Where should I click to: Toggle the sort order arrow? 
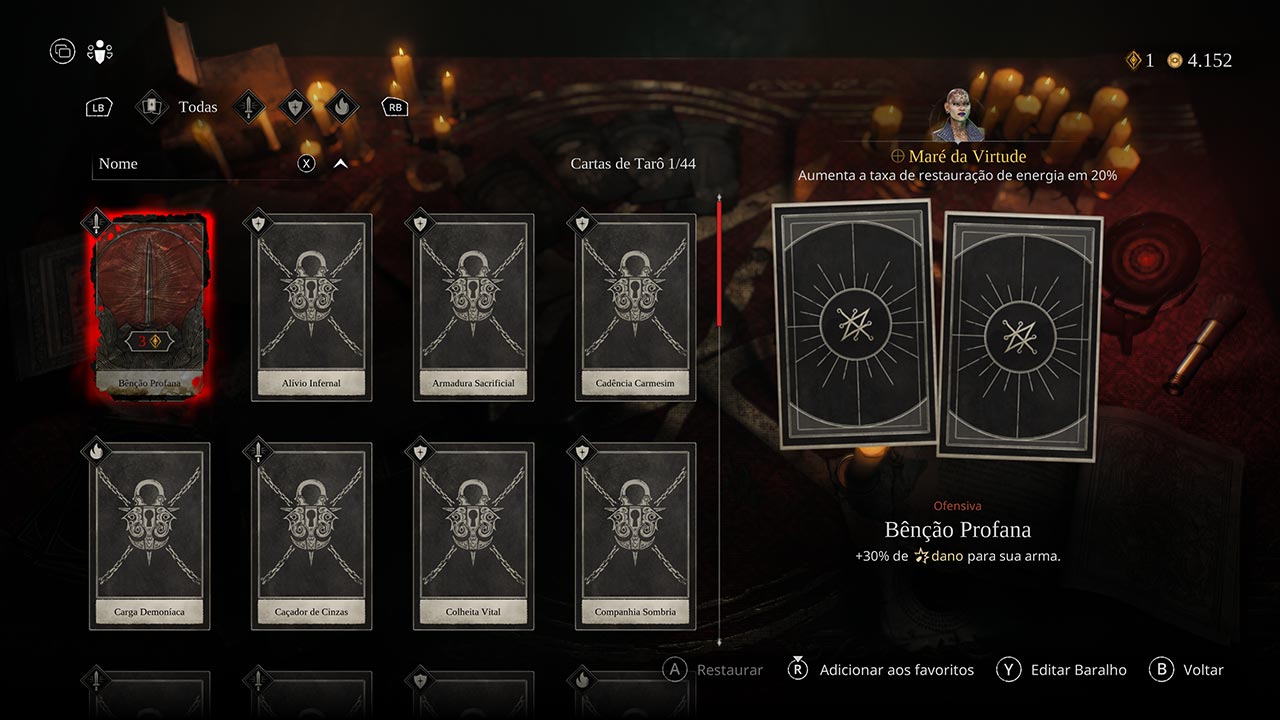[x=340, y=164]
